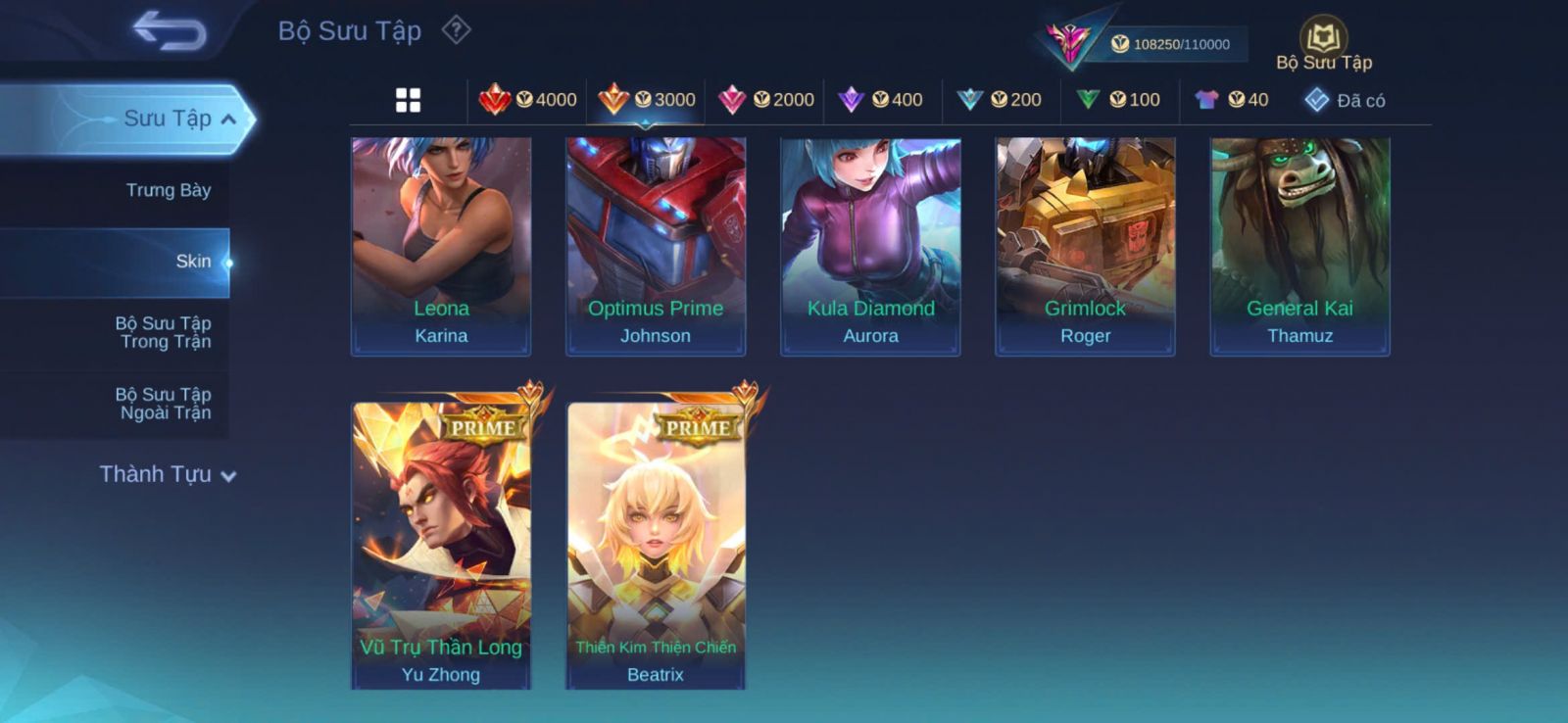Viewport: 1568px width, 723px height.
Task: Open Bộ Sưu Tập Ngoài Trận
Action: (x=164, y=404)
